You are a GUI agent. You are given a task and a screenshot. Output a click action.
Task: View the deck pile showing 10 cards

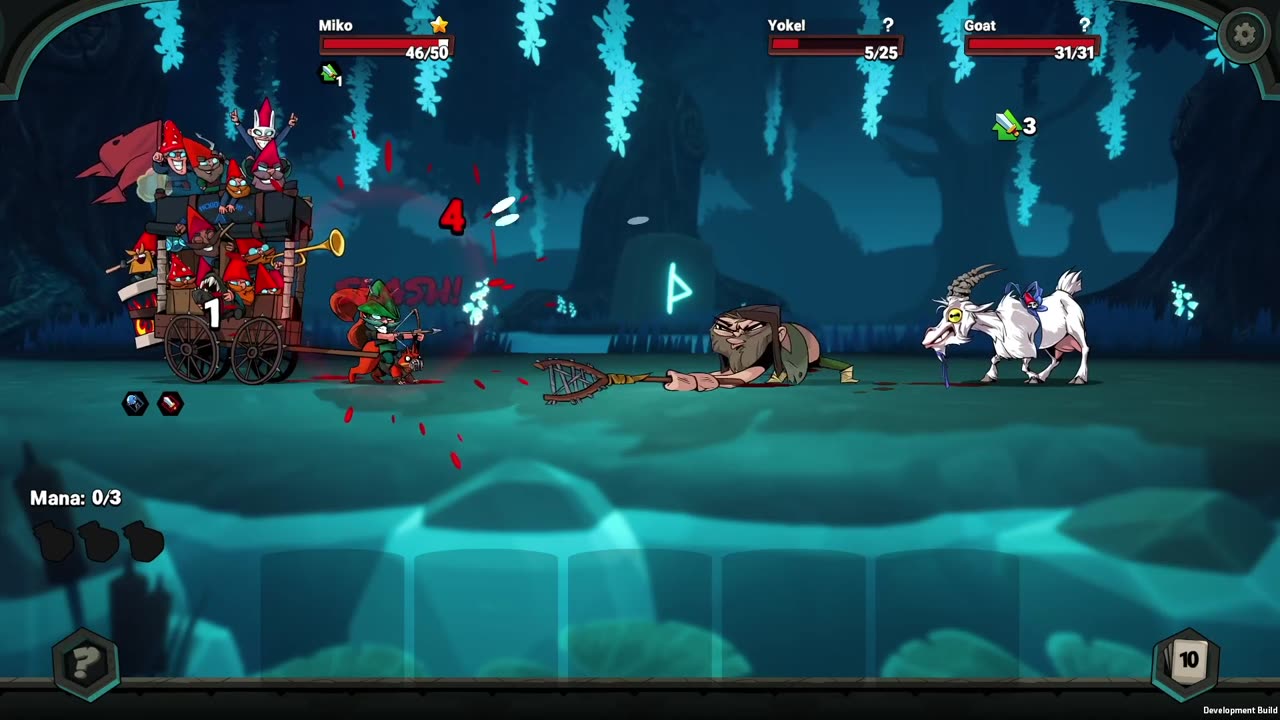pyautogui.click(x=1187, y=660)
